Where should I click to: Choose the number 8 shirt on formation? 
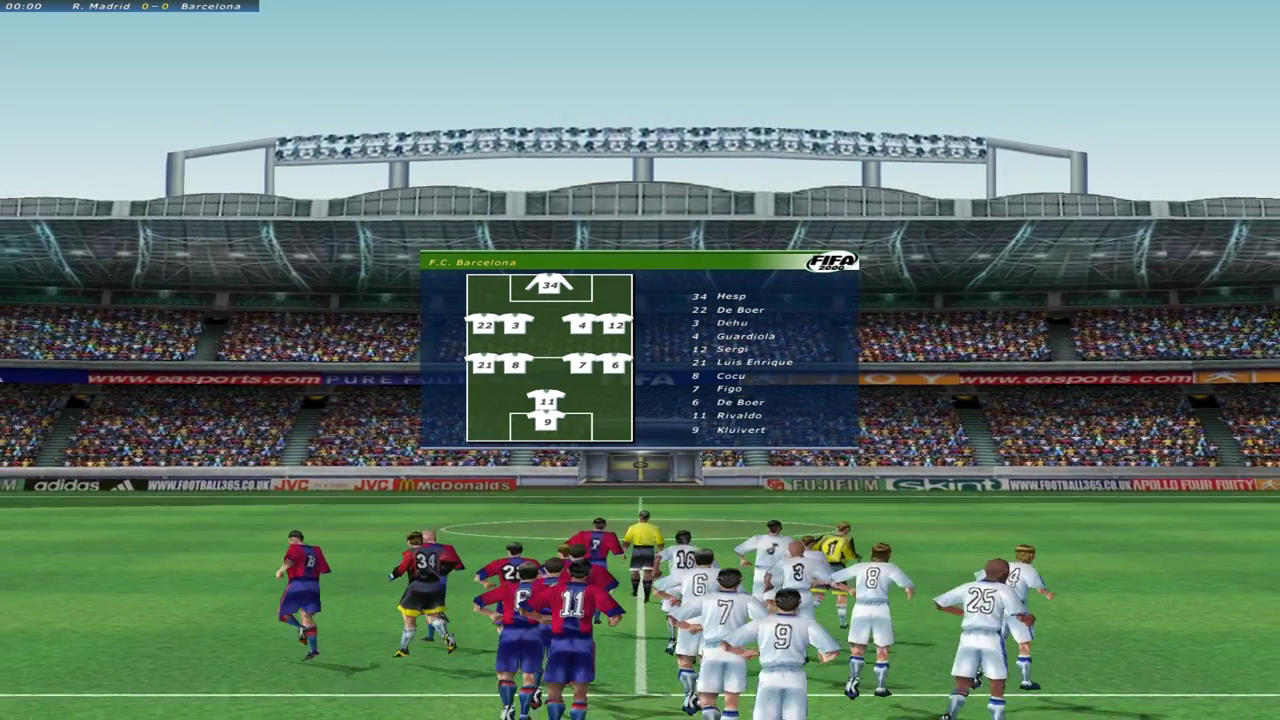pos(516,365)
